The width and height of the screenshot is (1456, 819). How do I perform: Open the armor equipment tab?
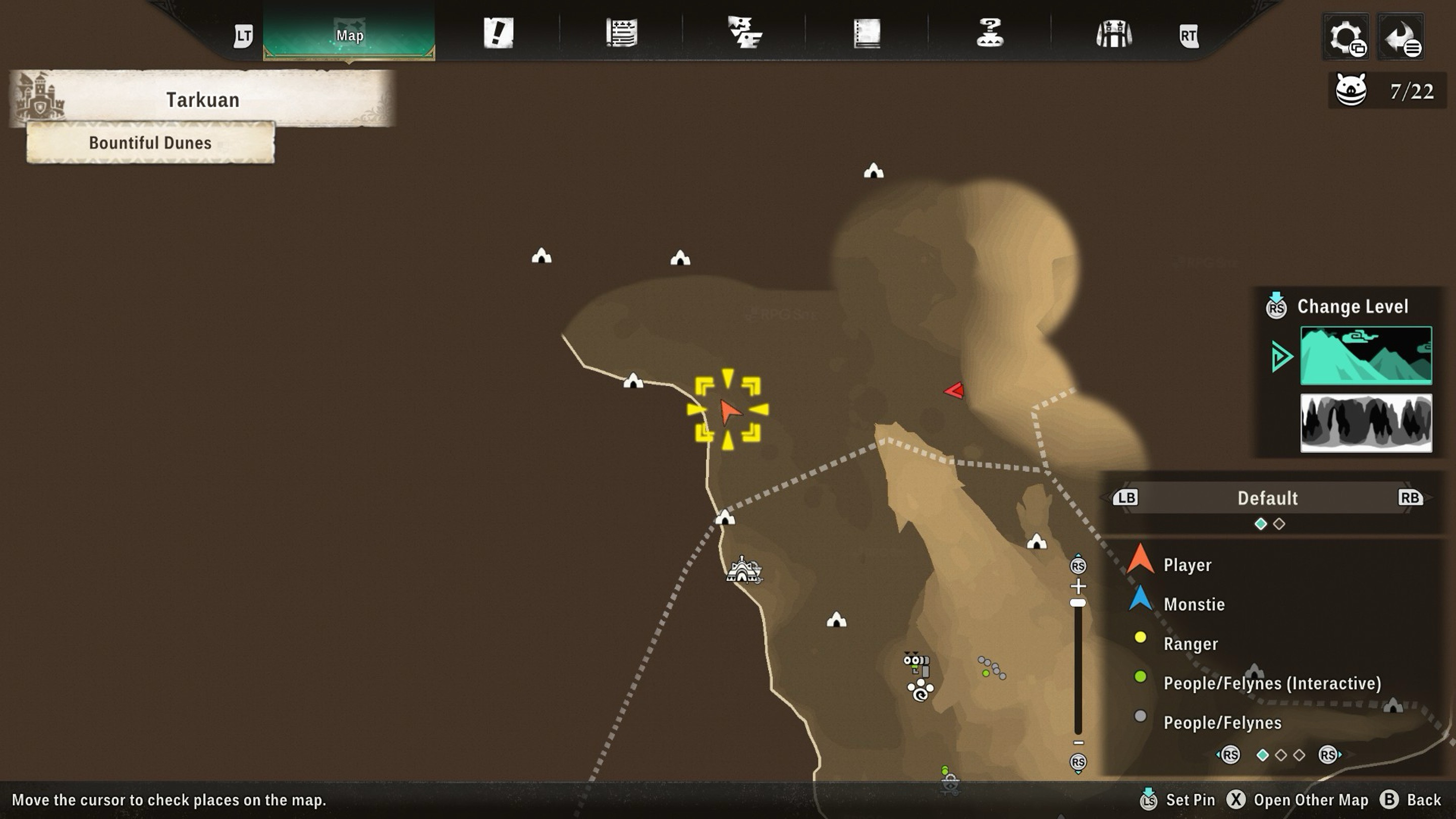pyautogui.click(x=1113, y=34)
